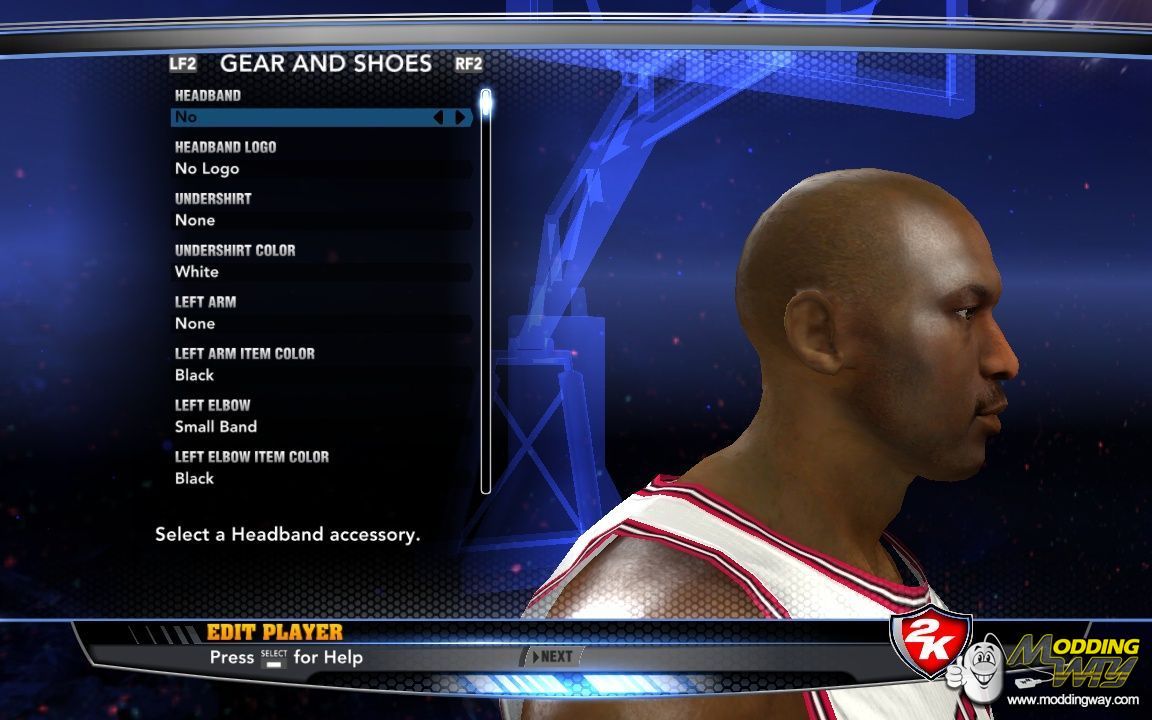The image size is (1152, 720).
Task: Select the Left Elbow Small Band row
Action: 320,427
